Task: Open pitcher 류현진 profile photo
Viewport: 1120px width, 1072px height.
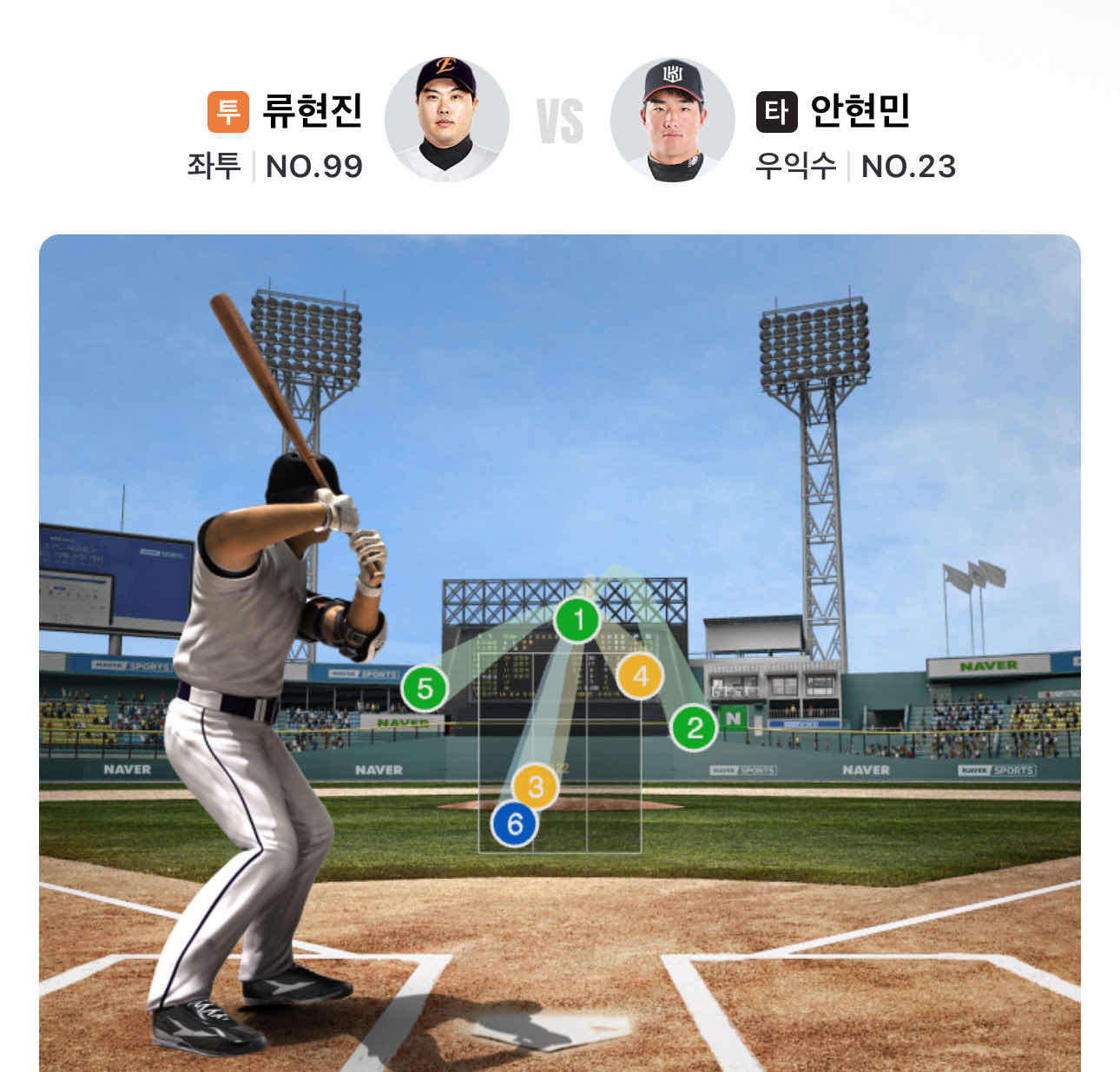Action: click(446, 120)
